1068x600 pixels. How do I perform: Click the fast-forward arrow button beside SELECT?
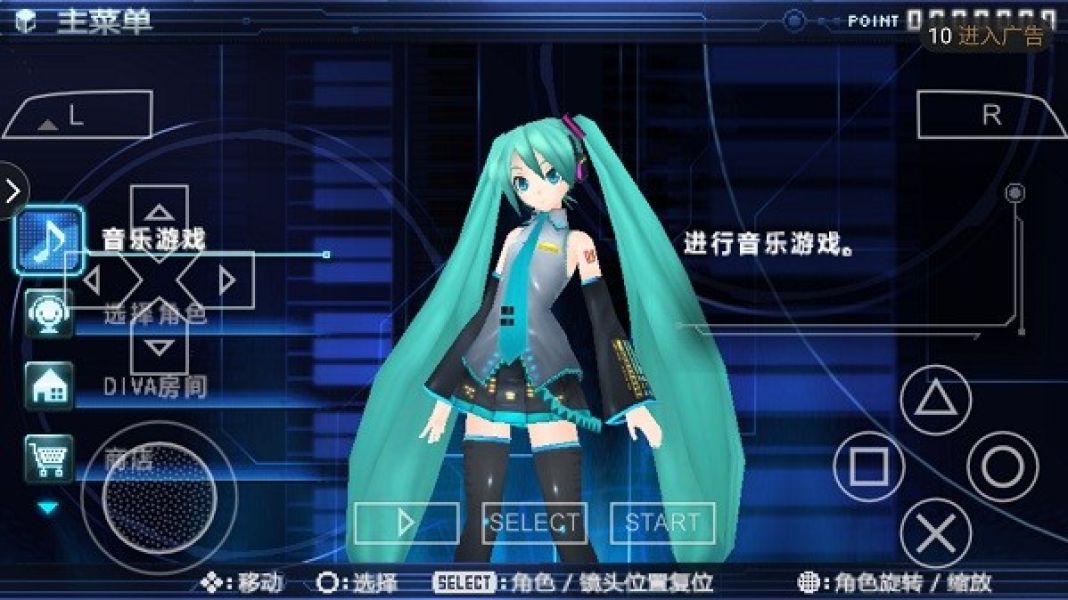point(406,522)
